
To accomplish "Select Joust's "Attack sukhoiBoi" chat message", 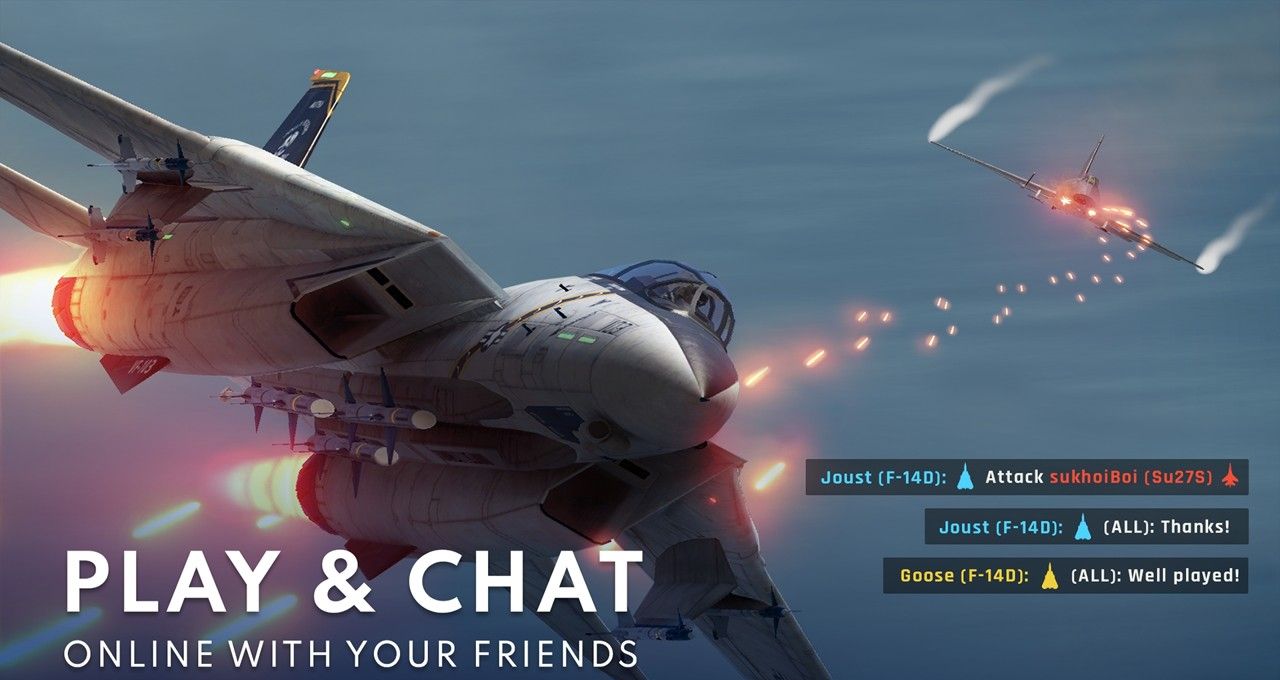I will pos(1027,478).
